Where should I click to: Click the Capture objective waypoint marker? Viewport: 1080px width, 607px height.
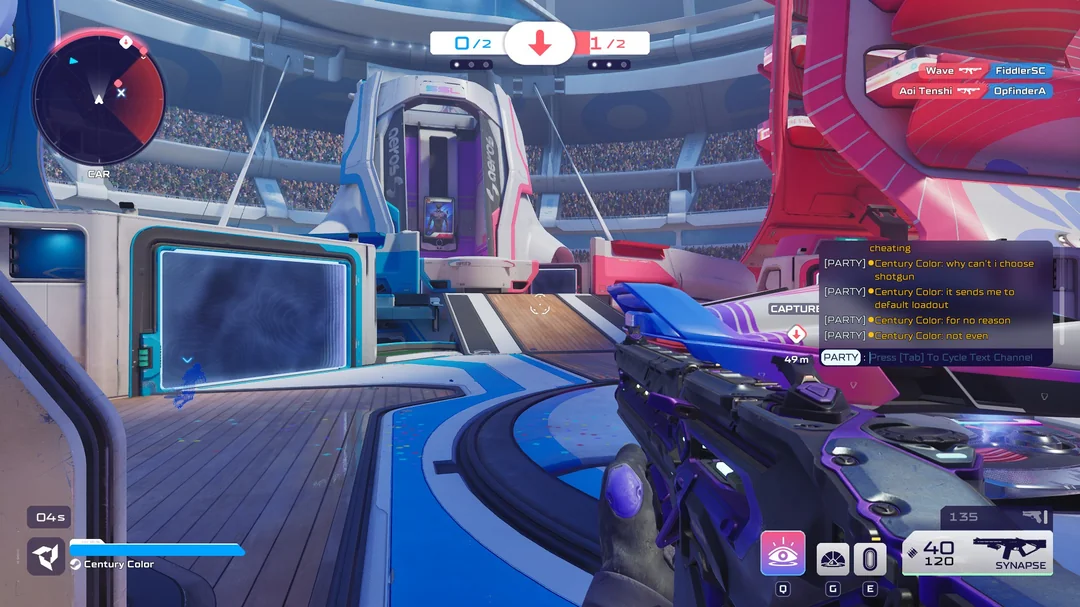tap(796, 333)
